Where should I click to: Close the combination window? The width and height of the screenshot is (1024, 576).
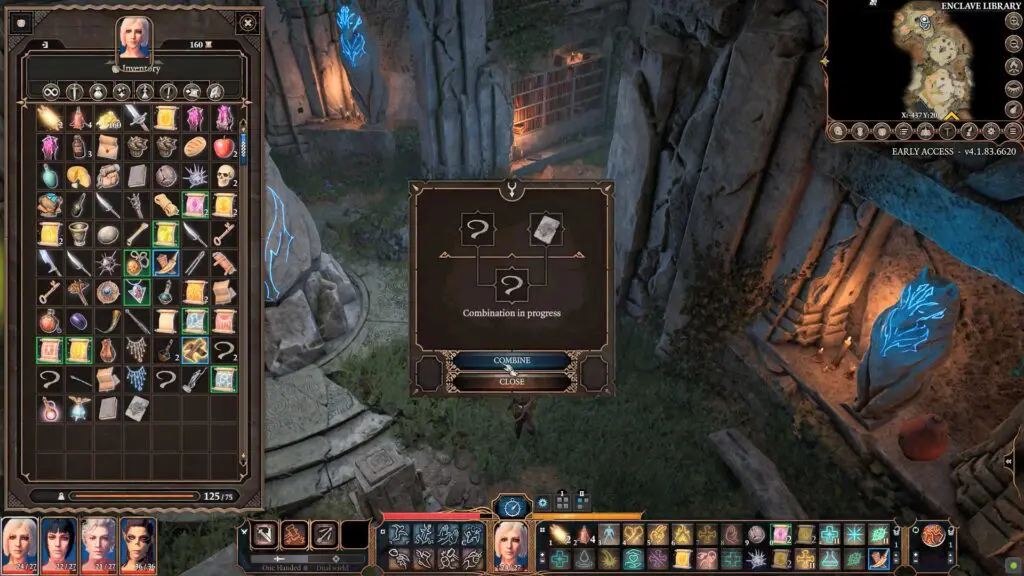[511, 381]
